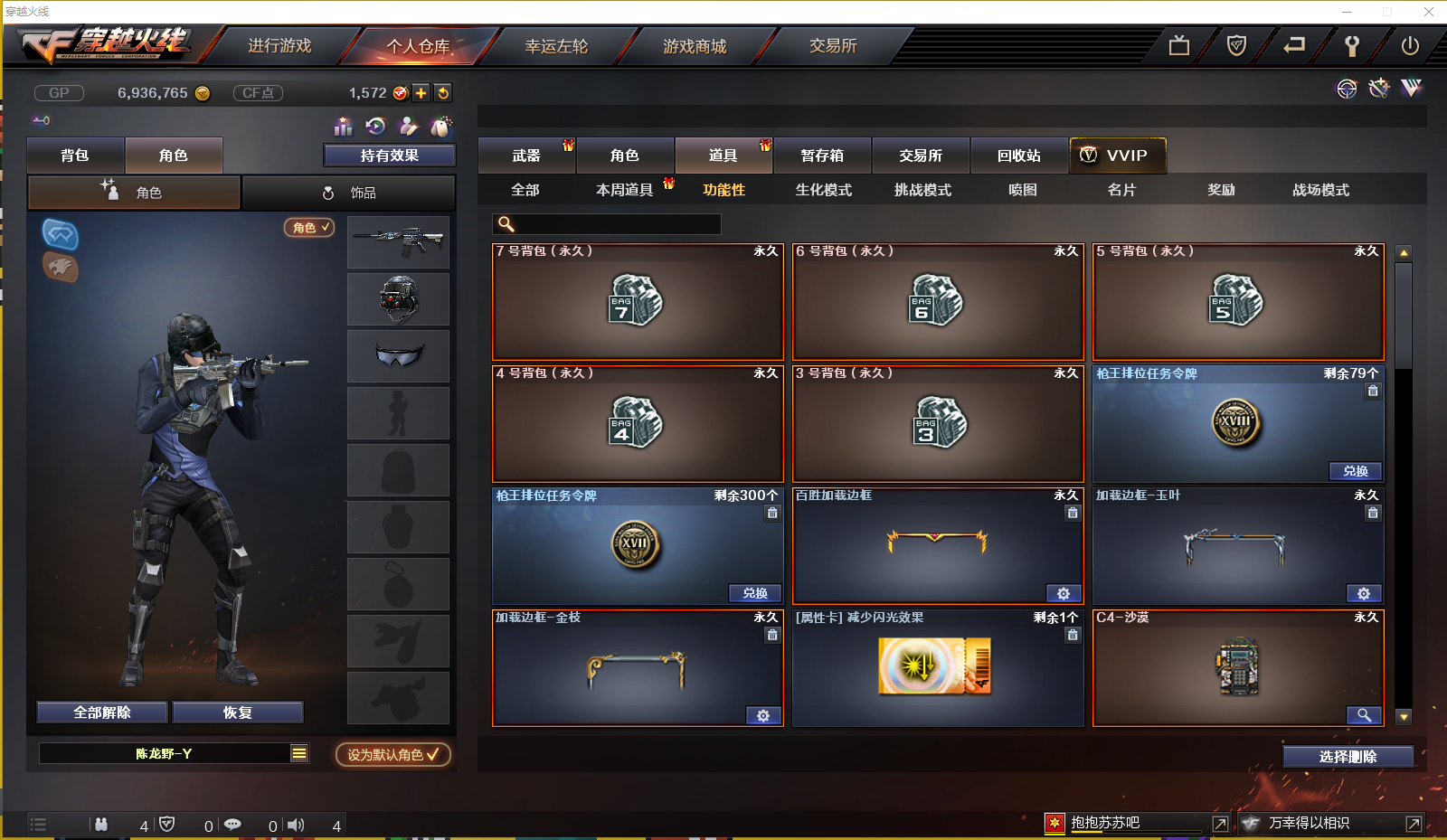Click the magnifier icon on the C4-沙漠 item
Screen dimensions: 1447x840
(x=1366, y=715)
